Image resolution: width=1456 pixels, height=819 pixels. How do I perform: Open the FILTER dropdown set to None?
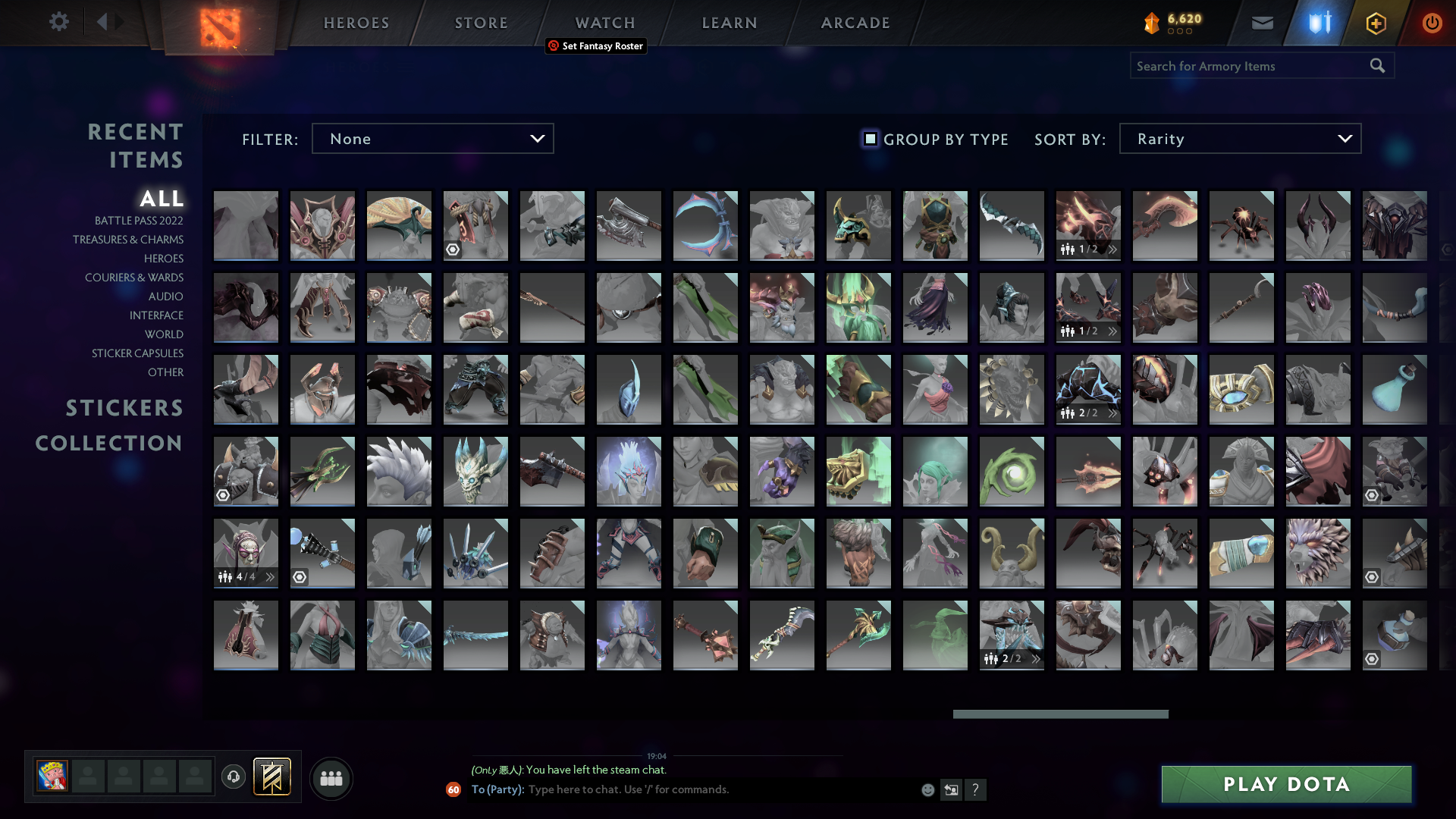tap(432, 138)
